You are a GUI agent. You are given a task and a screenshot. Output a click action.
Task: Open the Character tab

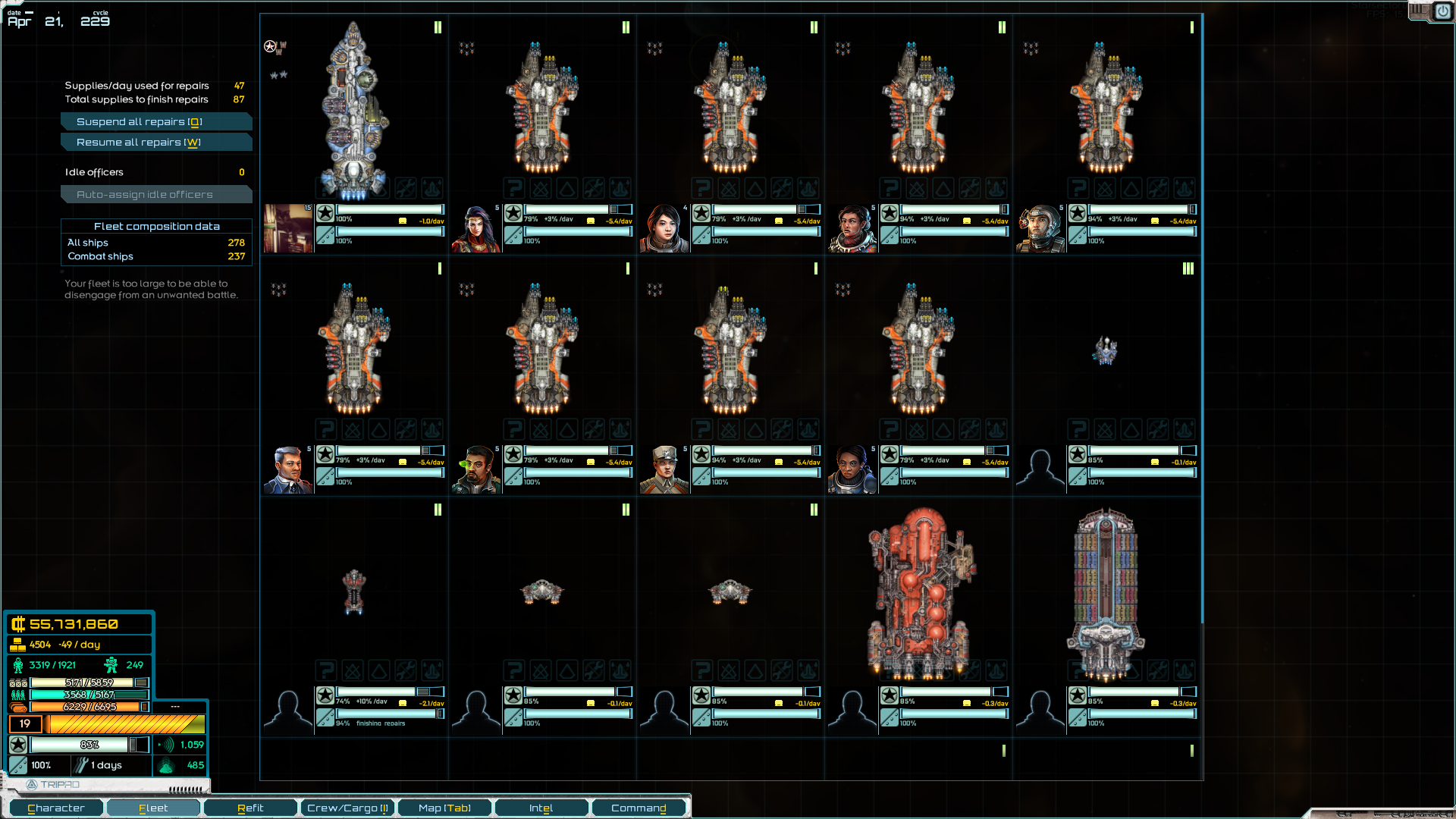pos(56,808)
